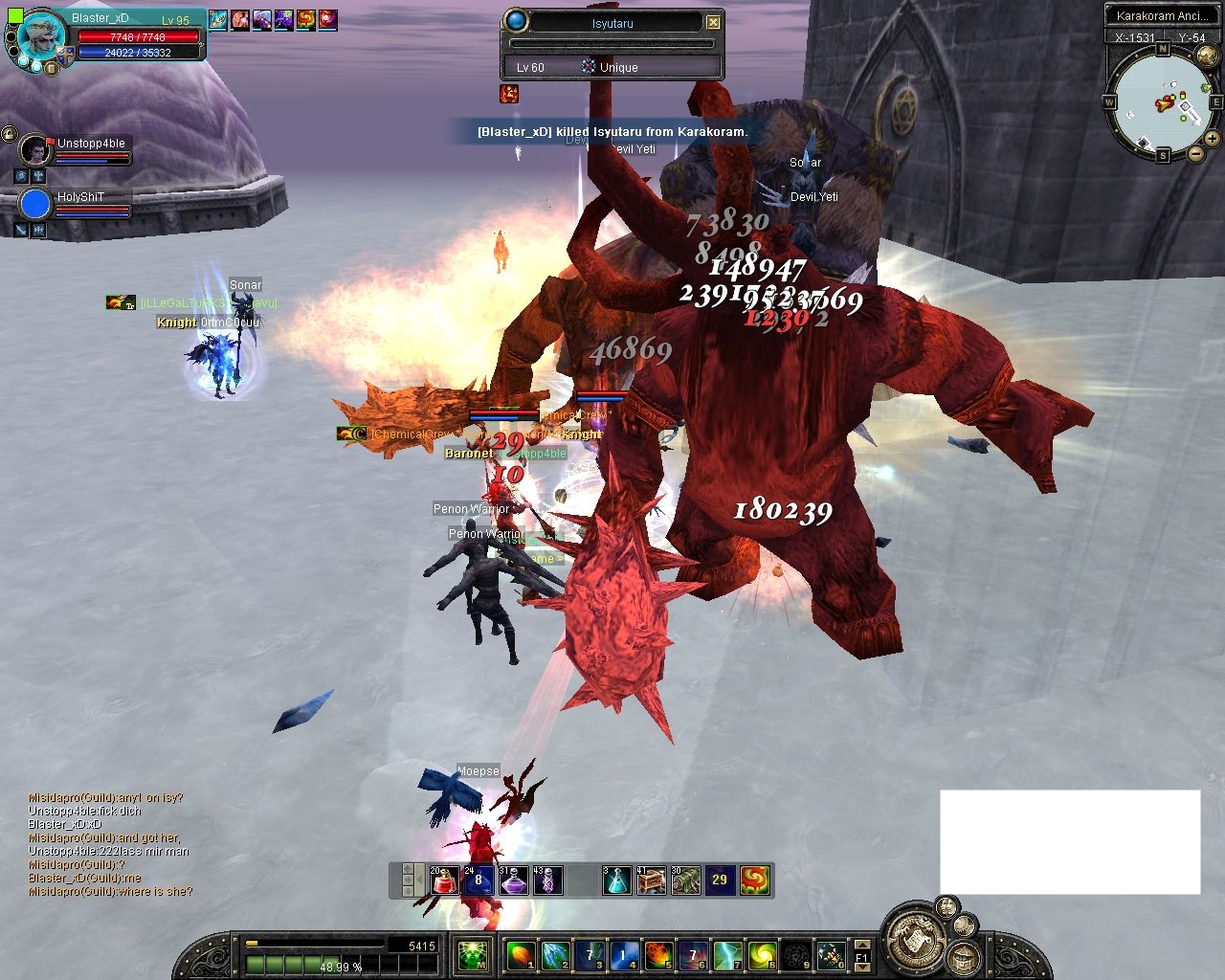
Task: Activate the lightning skill in slot 7
Action: pyautogui.click(x=727, y=955)
